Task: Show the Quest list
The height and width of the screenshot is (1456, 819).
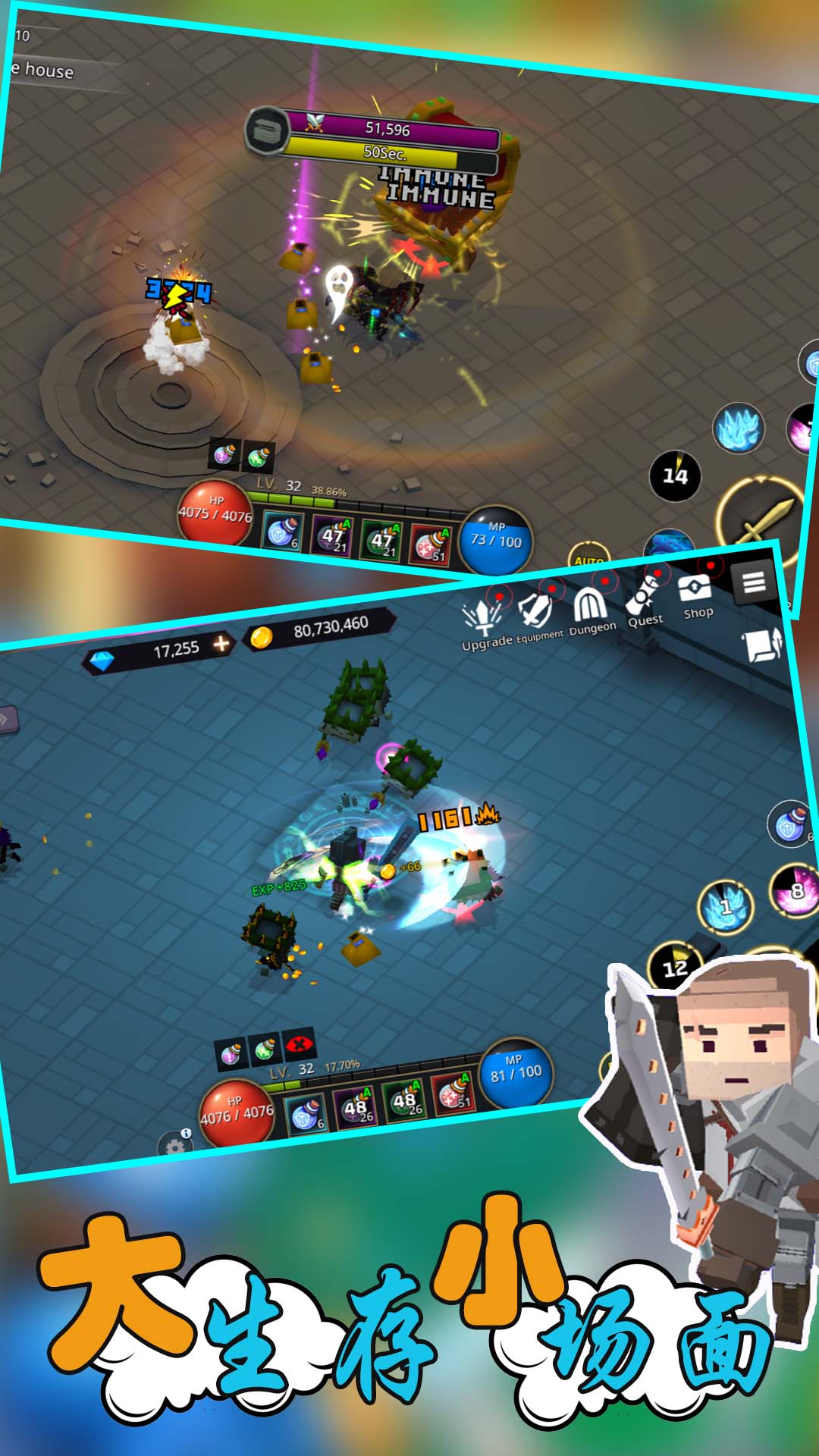Action: [x=644, y=601]
